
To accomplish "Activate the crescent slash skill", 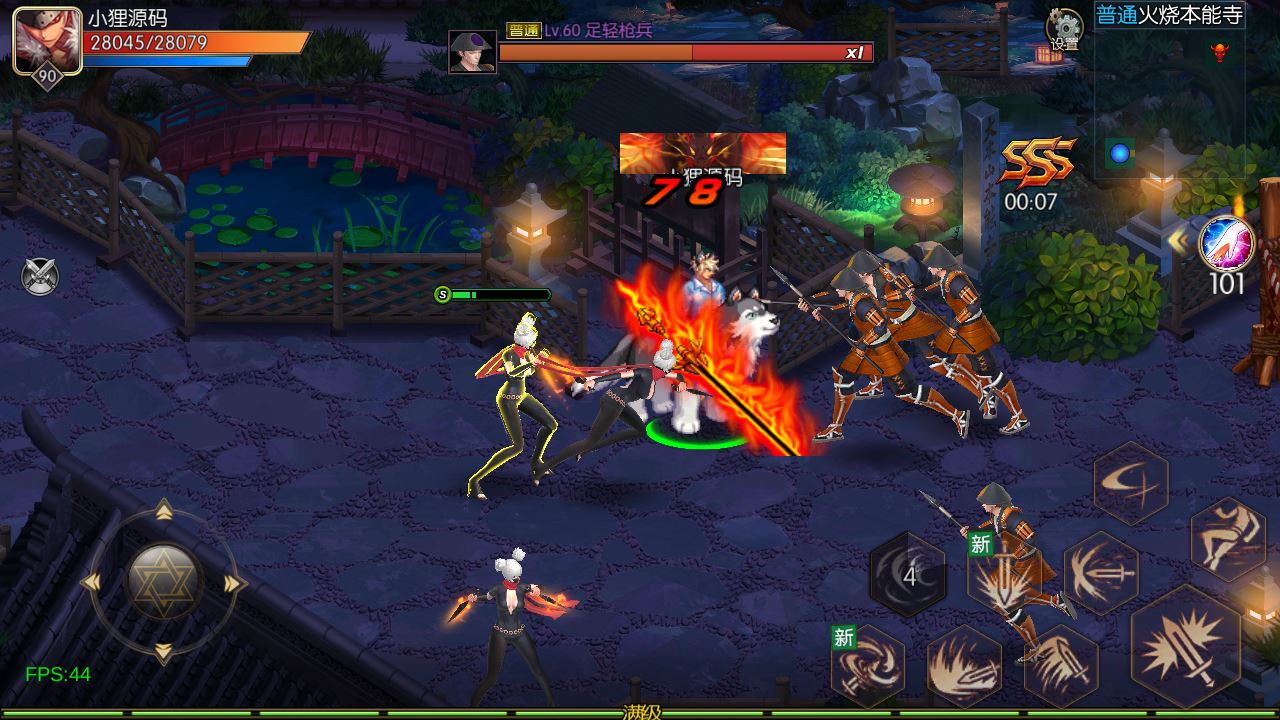I will (x=1131, y=483).
